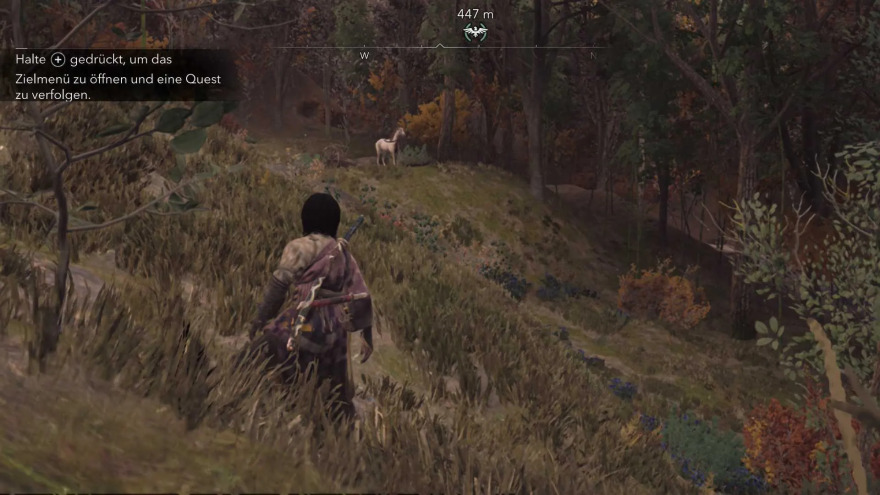Image resolution: width=880 pixels, height=495 pixels.
Task: Select the quest marker icon on the compass
Action: pyautogui.click(x=475, y=33)
